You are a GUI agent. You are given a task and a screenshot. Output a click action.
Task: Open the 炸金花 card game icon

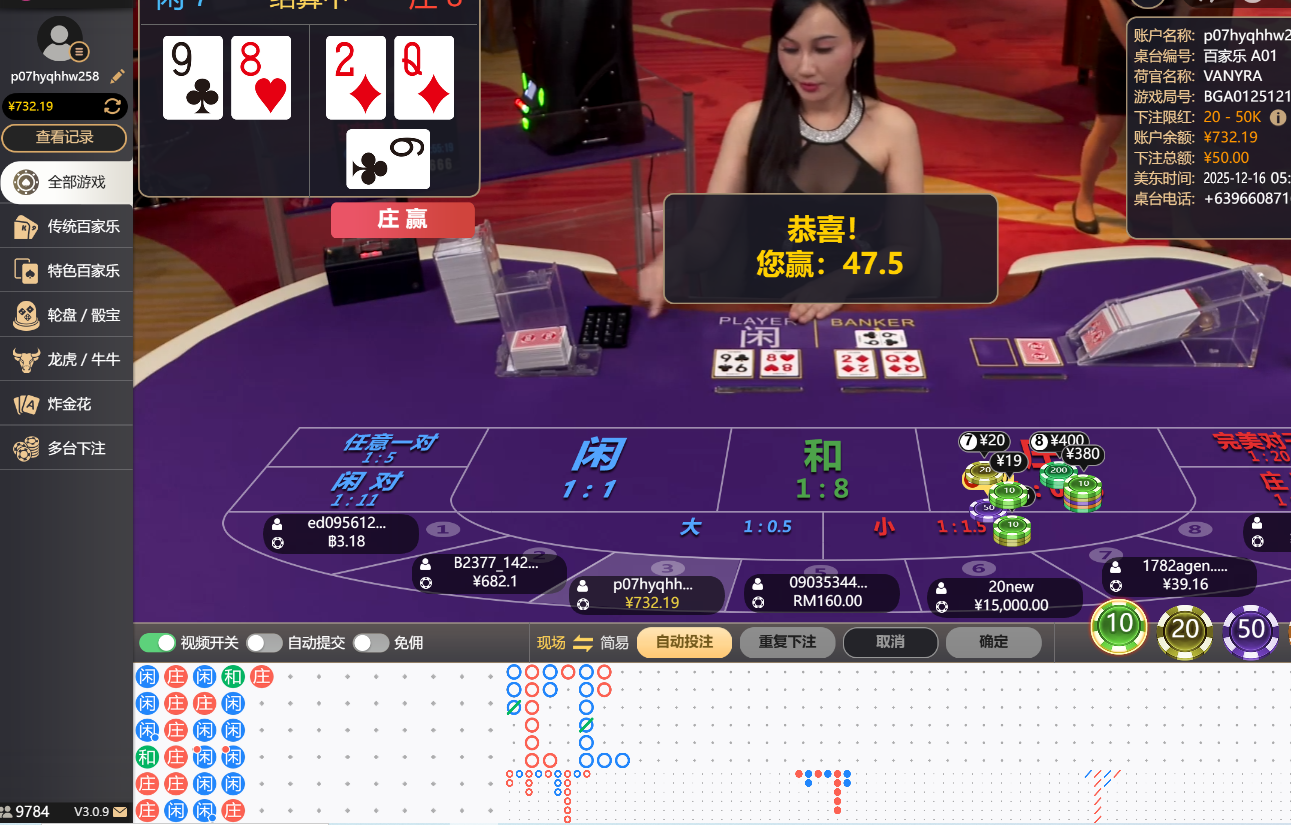click(x=25, y=402)
